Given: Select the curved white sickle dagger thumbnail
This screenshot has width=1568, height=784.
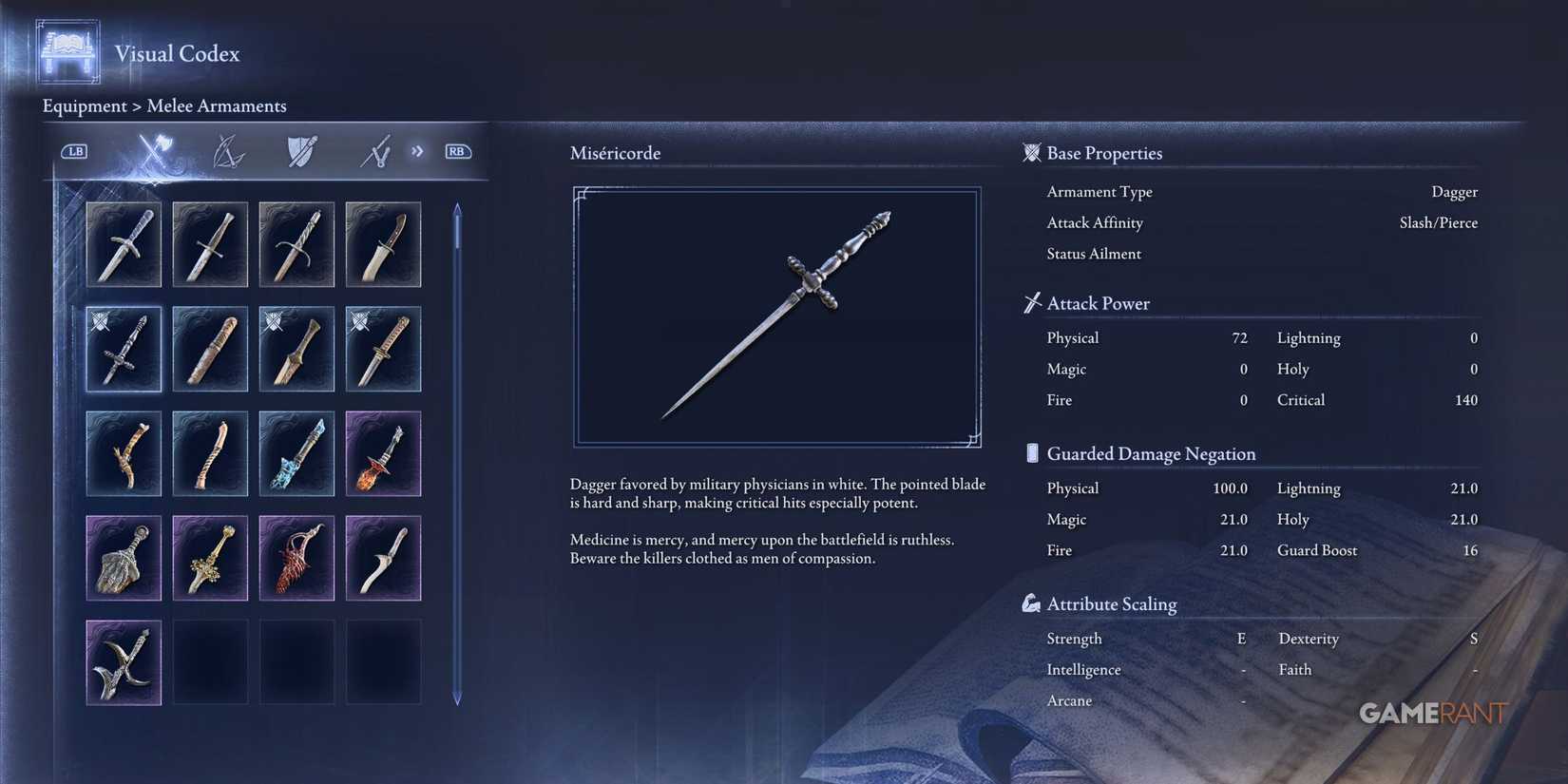Looking at the screenshot, I should point(383,558).
